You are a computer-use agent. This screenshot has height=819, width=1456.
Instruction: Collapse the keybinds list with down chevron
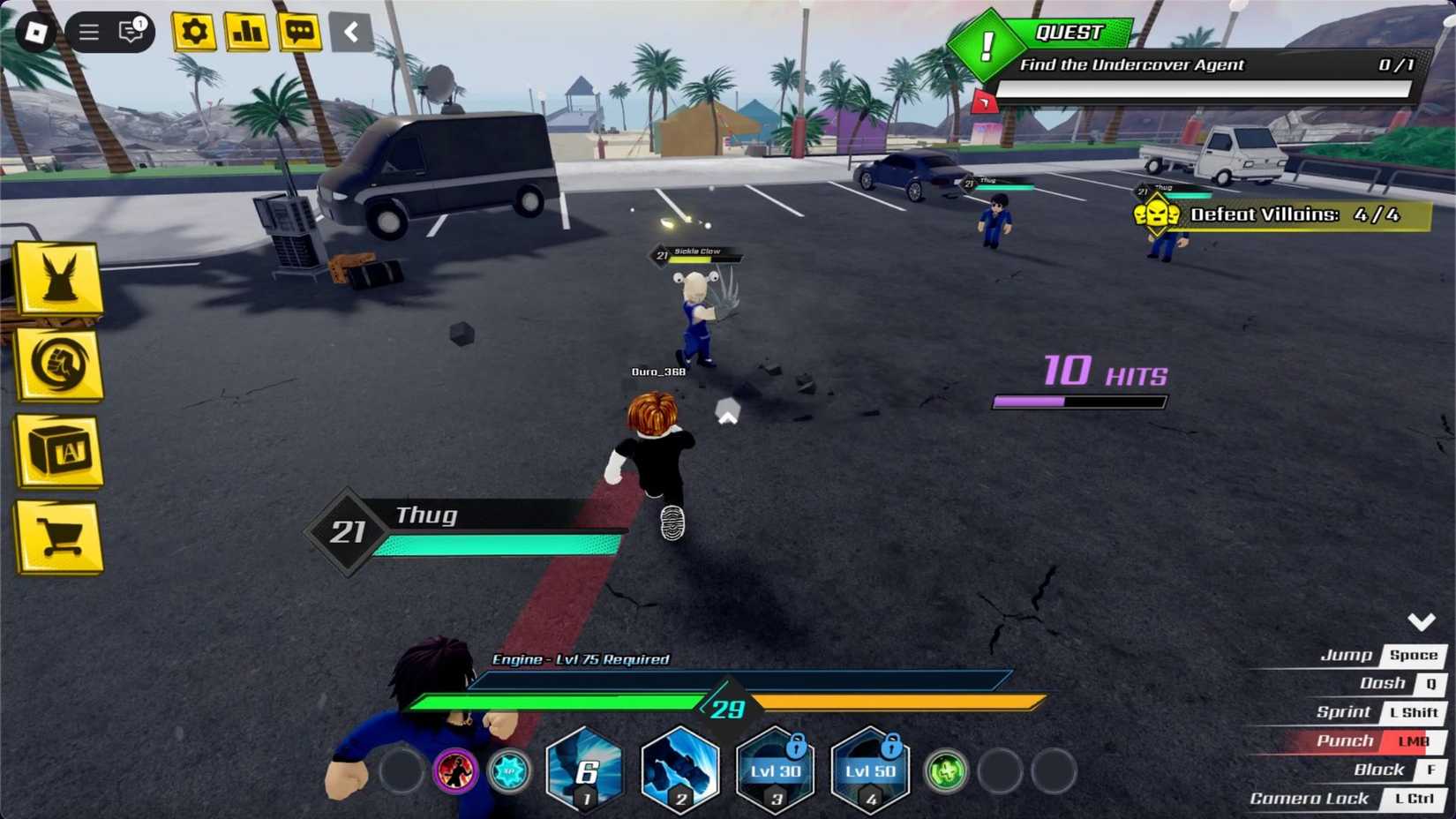pos(1422,620)
